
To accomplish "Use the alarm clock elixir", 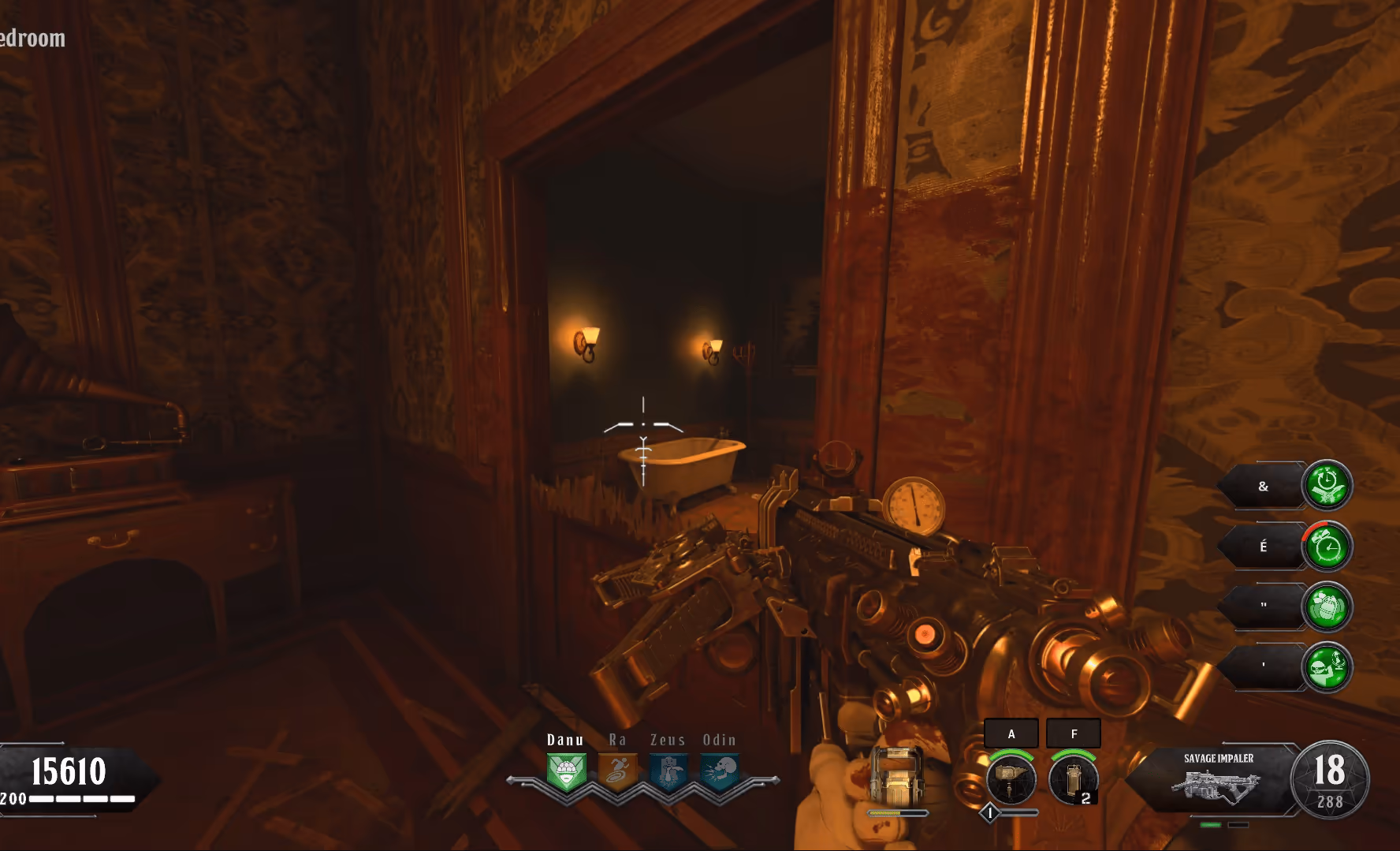I will pos(1327,546).
